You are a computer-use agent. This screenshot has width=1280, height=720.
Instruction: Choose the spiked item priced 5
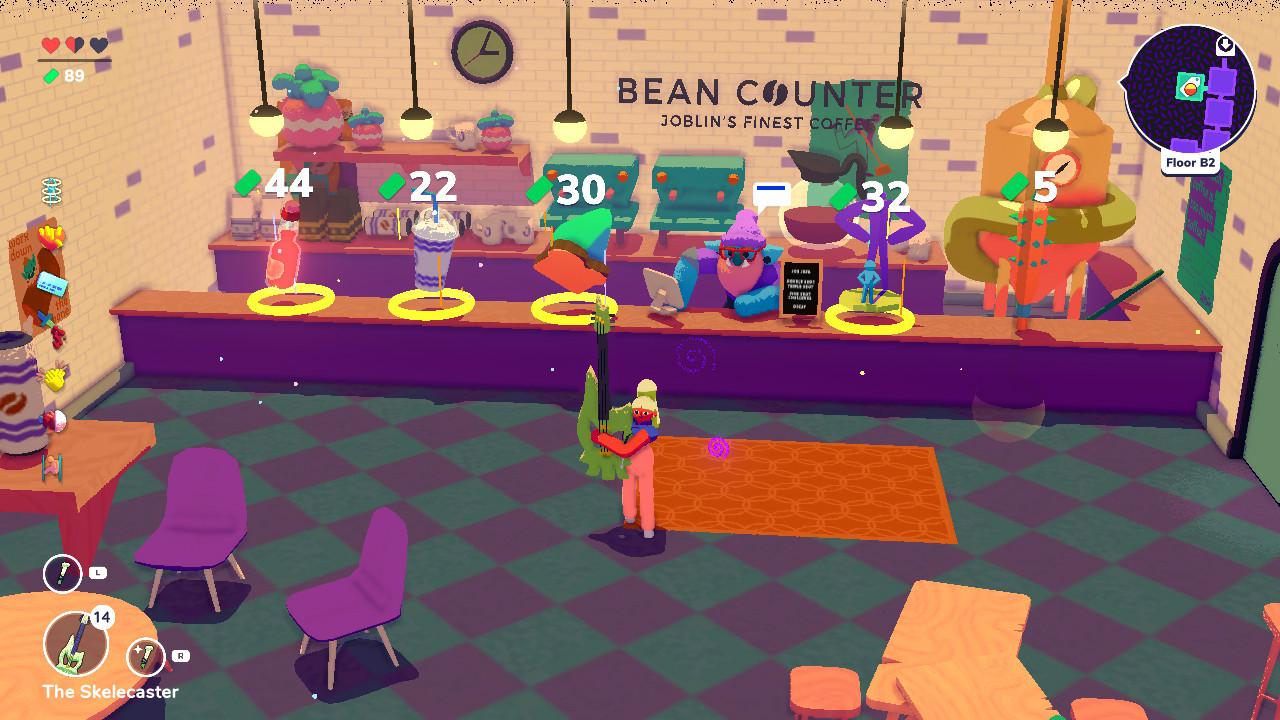1024,260
